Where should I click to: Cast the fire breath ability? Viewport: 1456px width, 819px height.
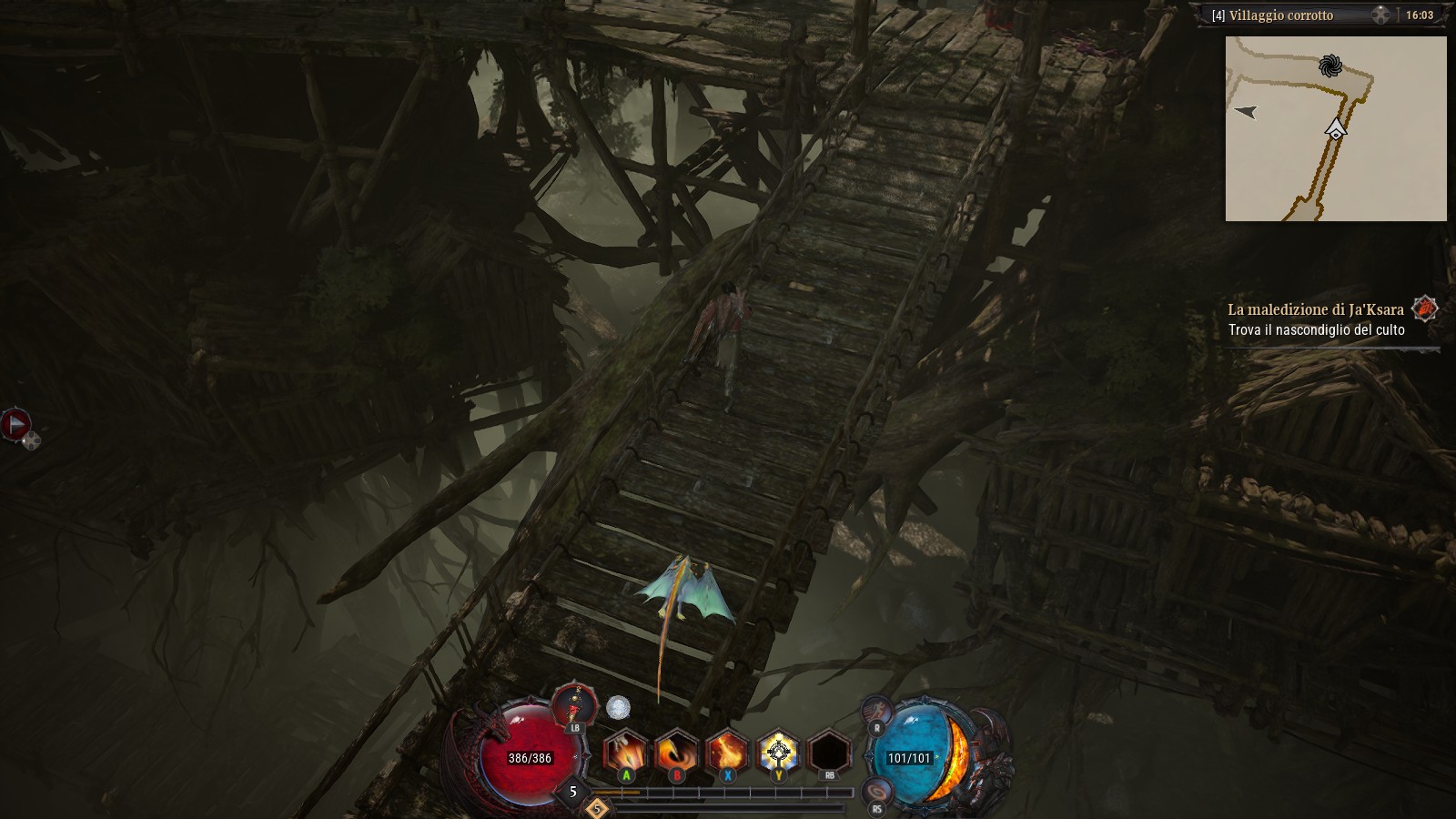click(x=727, y=753)
